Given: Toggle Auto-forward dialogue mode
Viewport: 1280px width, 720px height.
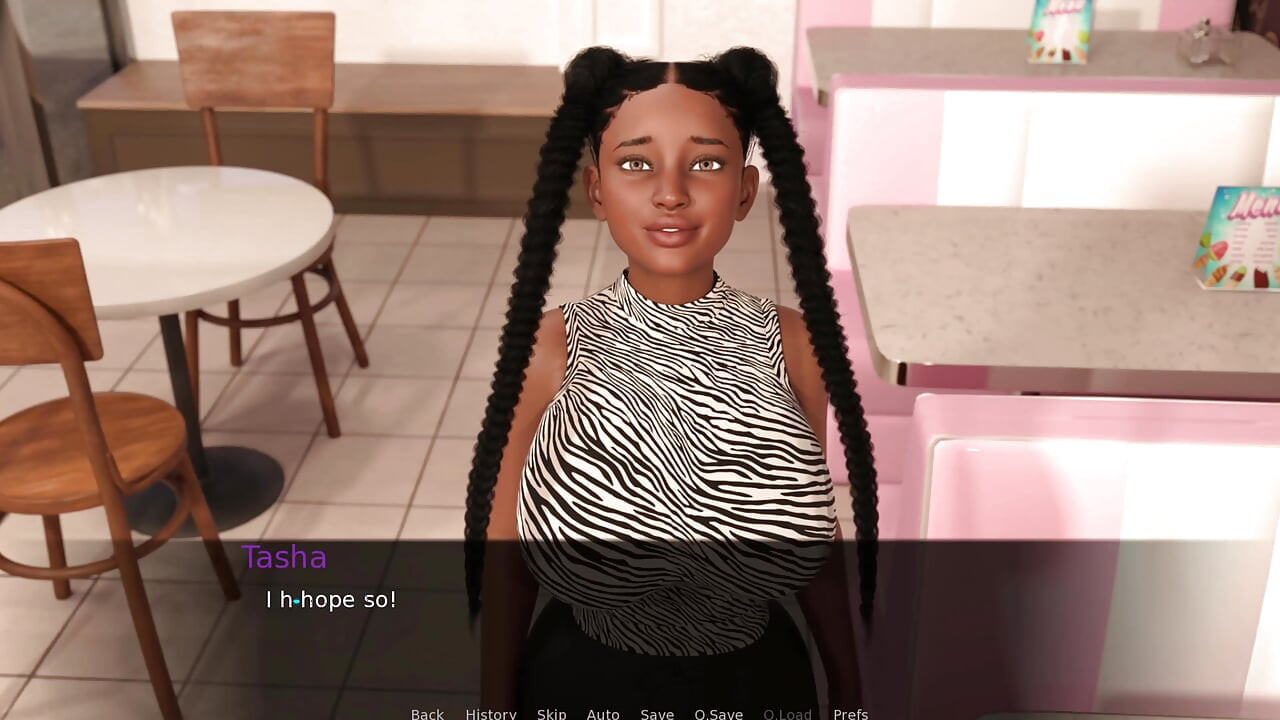Looking at the screenshot, I should 603,713.
